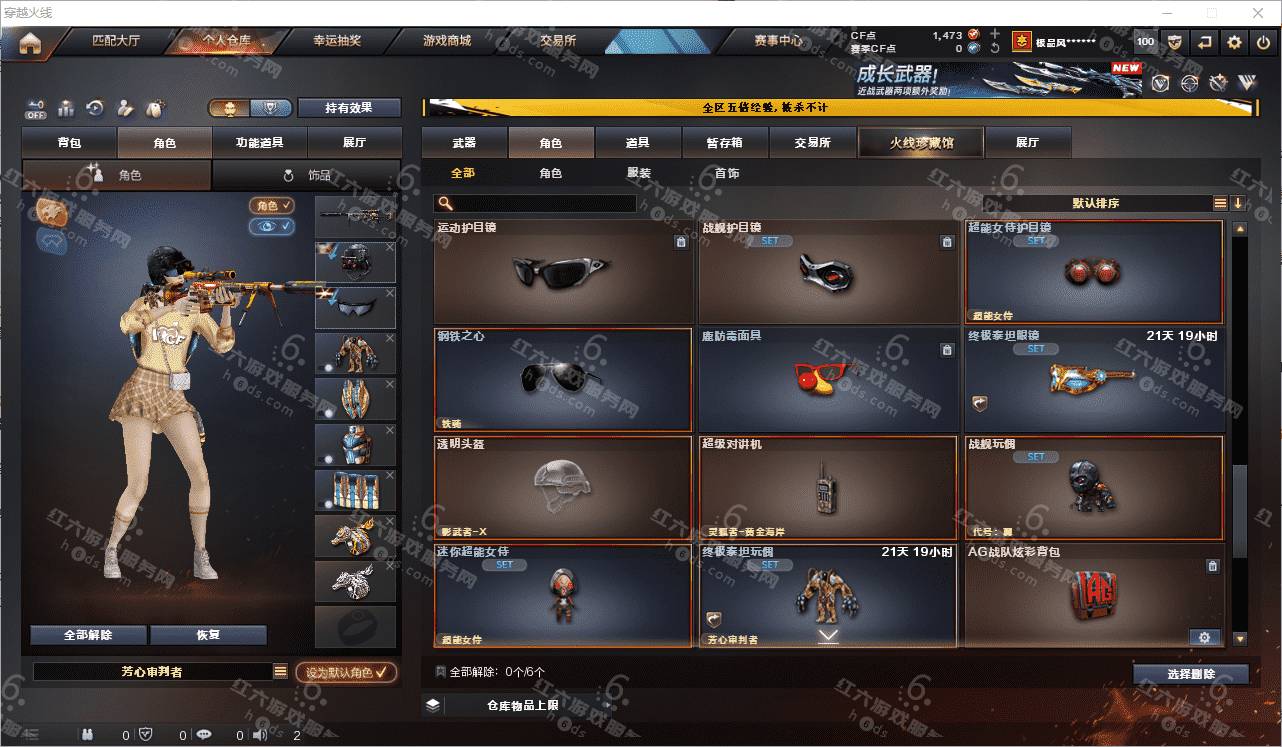This screenshot has width=1282, height=747.
Task: Switch to the 武器 weapons tab
Action: [464, 143]
